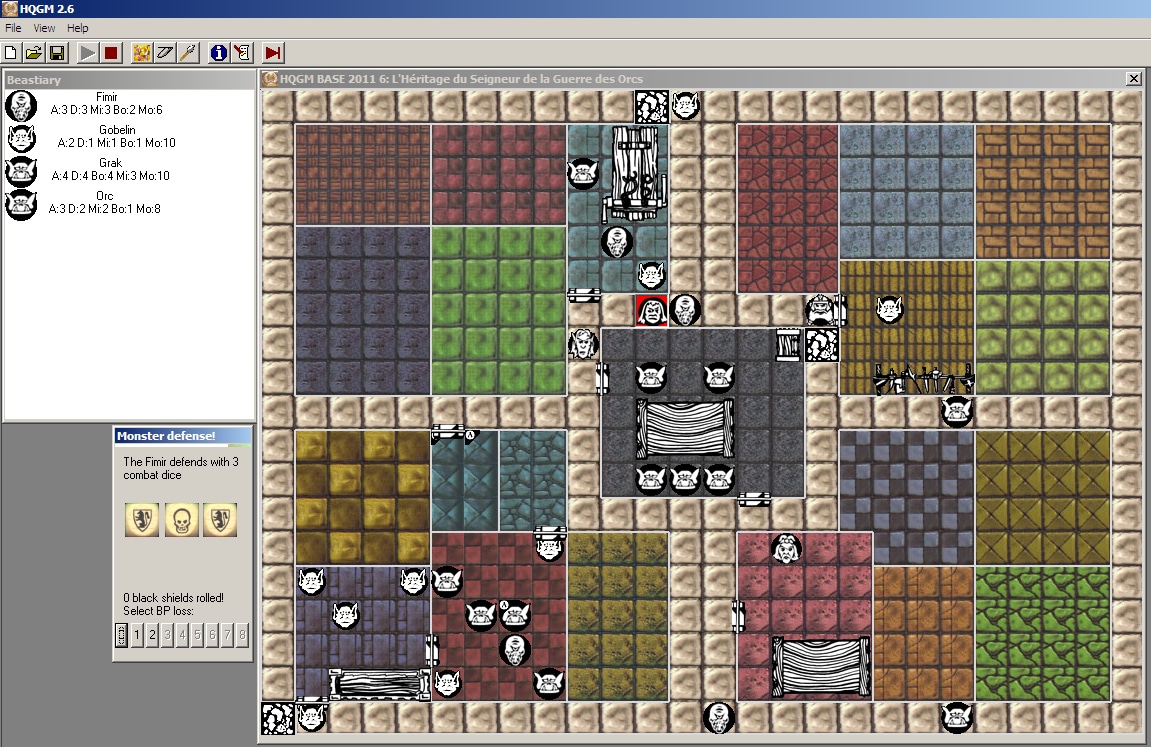Select 1 BP loss for the Fimir

[137, 634]
